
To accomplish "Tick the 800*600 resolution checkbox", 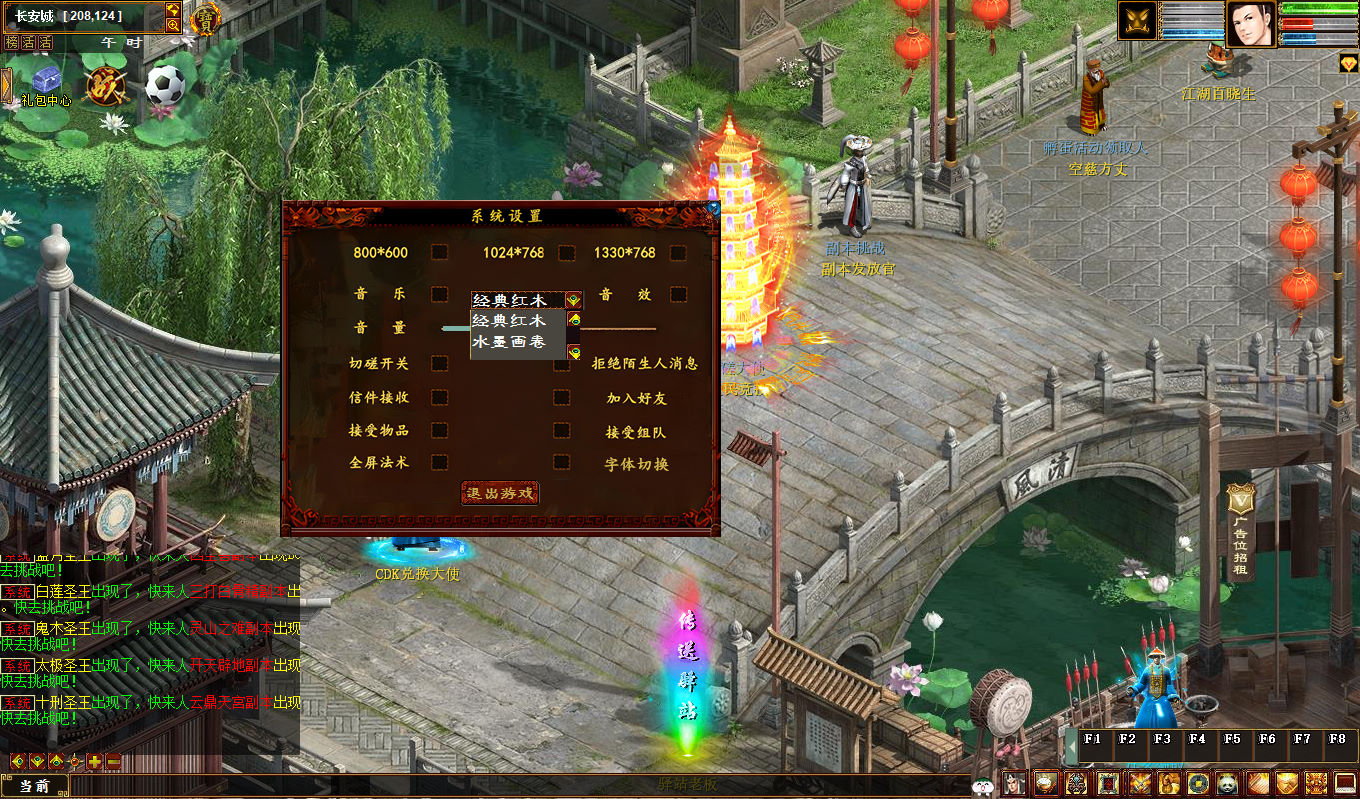I will click(439, 252).
